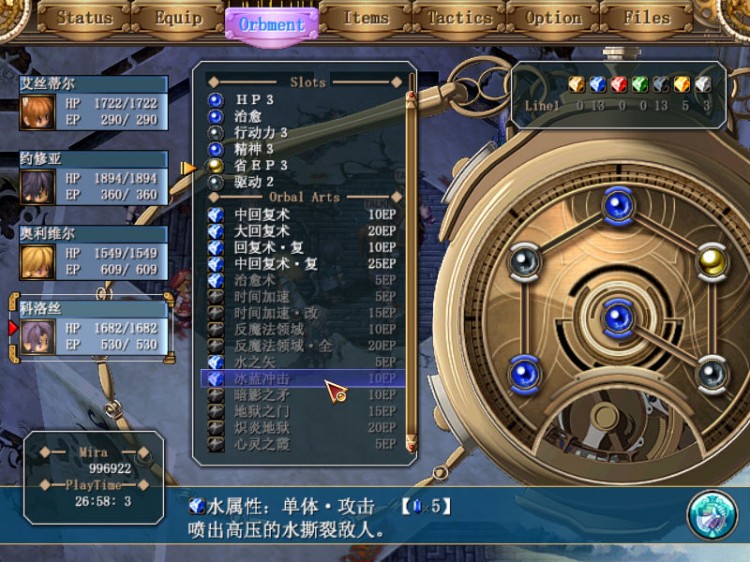The image size is (750, 562).
Task: Select the yellow quartz on the orbment
Action: pyautogui.click(x=711, y=261)
